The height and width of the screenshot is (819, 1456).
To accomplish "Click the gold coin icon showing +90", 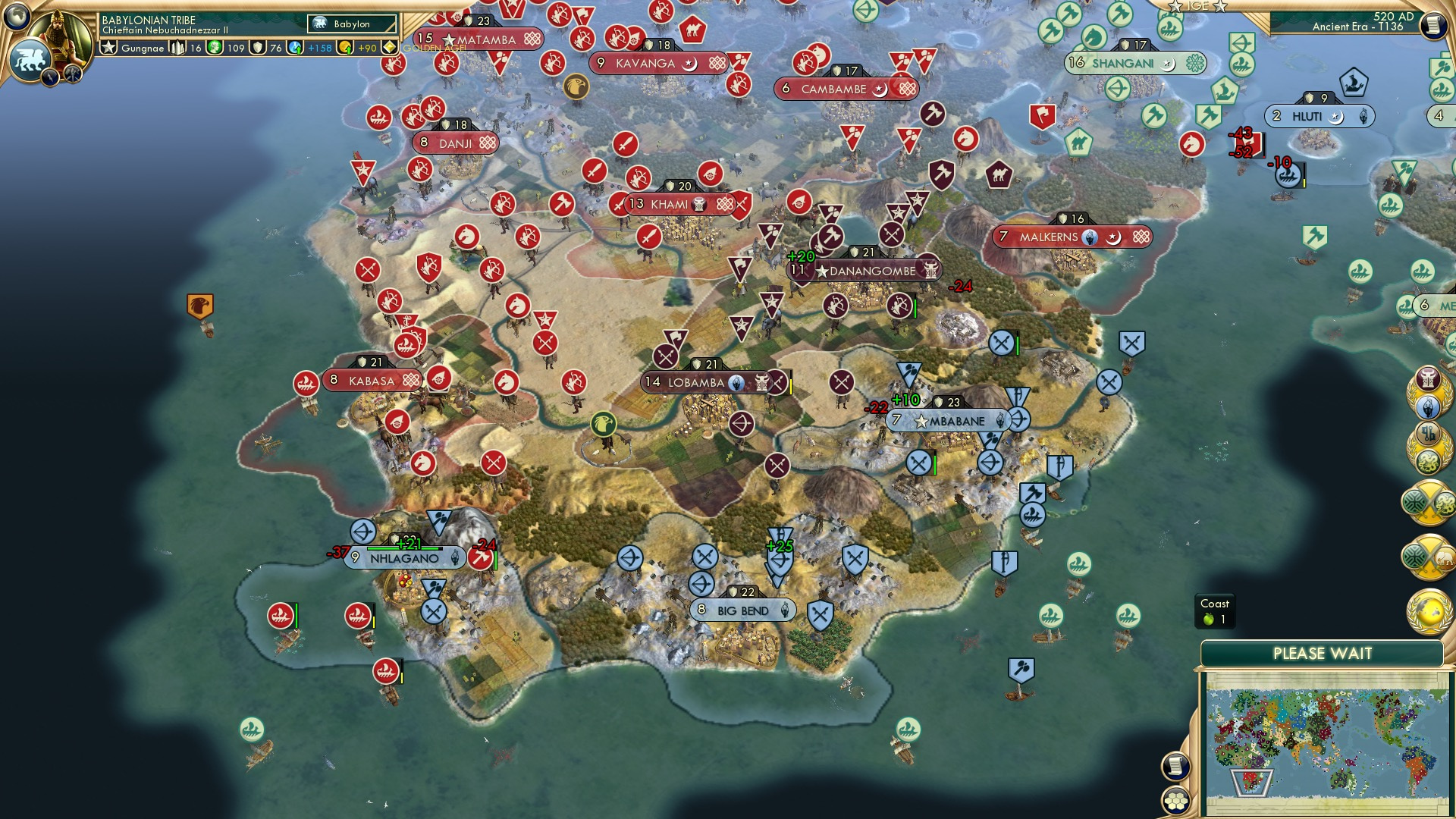I will [346, 49].
